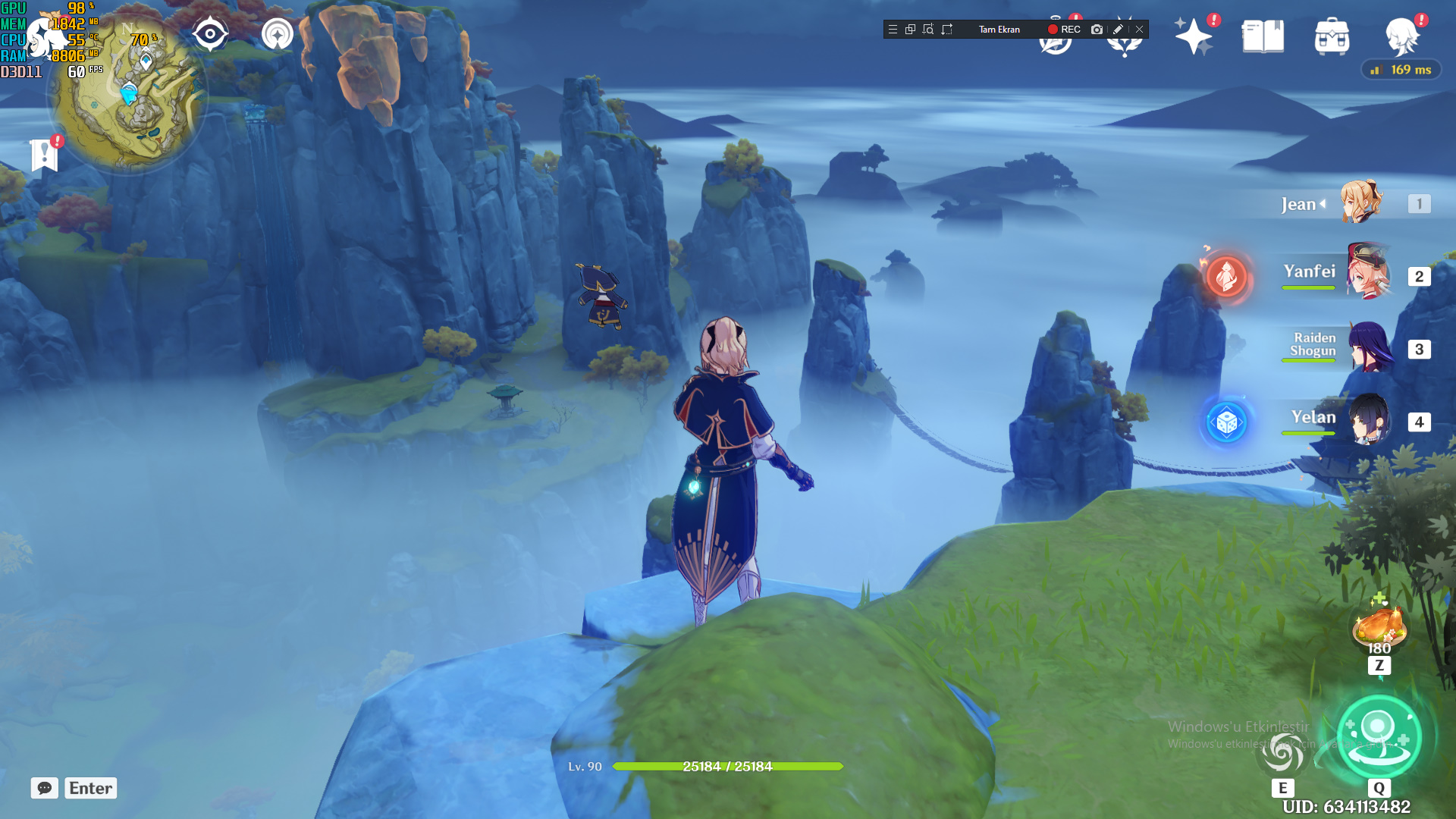Toggle the Elemental Sight eye icon
This screenshot has height=819, width=1456.
210,34
